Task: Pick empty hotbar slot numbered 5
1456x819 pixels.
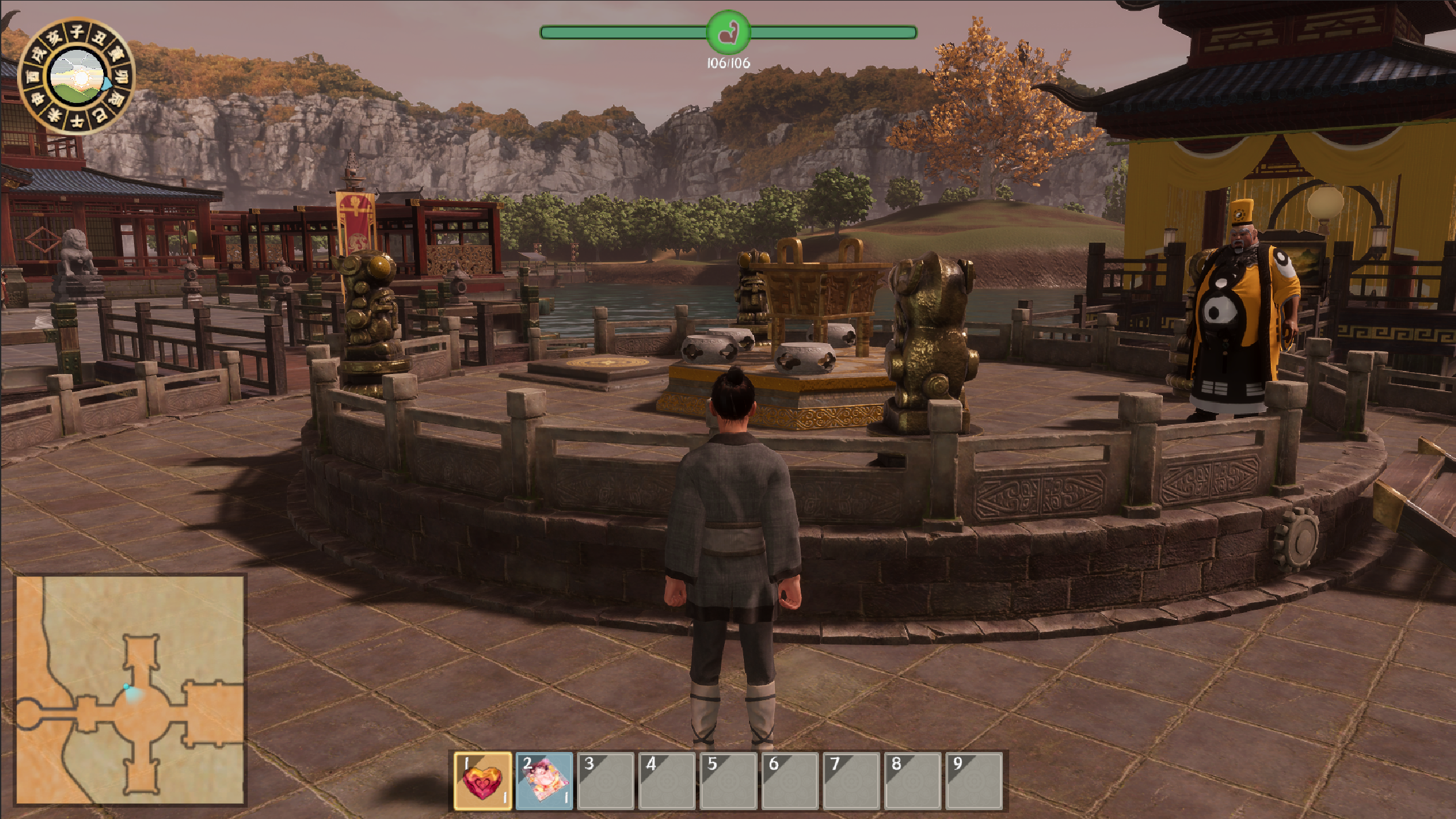Action: 729,781
